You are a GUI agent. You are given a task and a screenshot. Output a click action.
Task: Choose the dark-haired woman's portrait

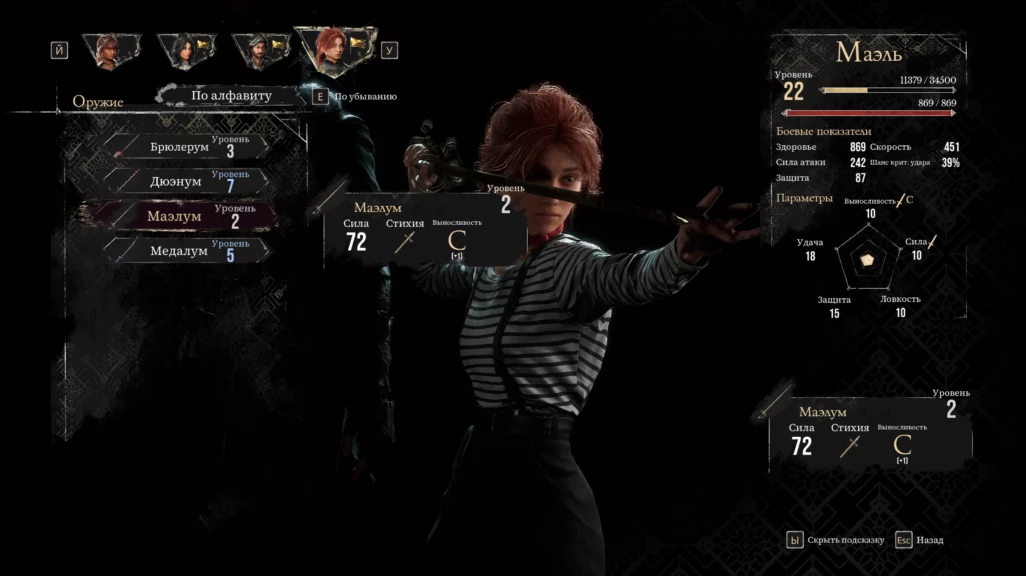(185, 50)
